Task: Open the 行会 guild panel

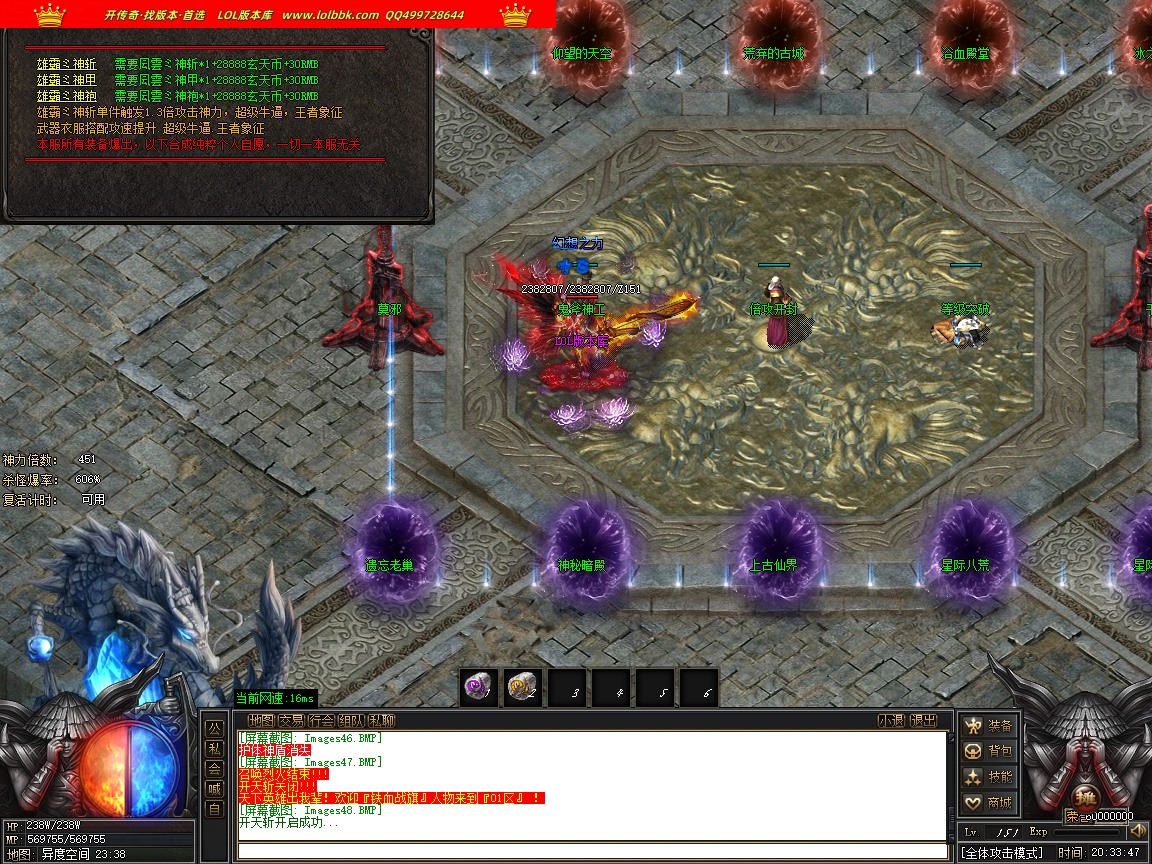Action: point(321,720)
